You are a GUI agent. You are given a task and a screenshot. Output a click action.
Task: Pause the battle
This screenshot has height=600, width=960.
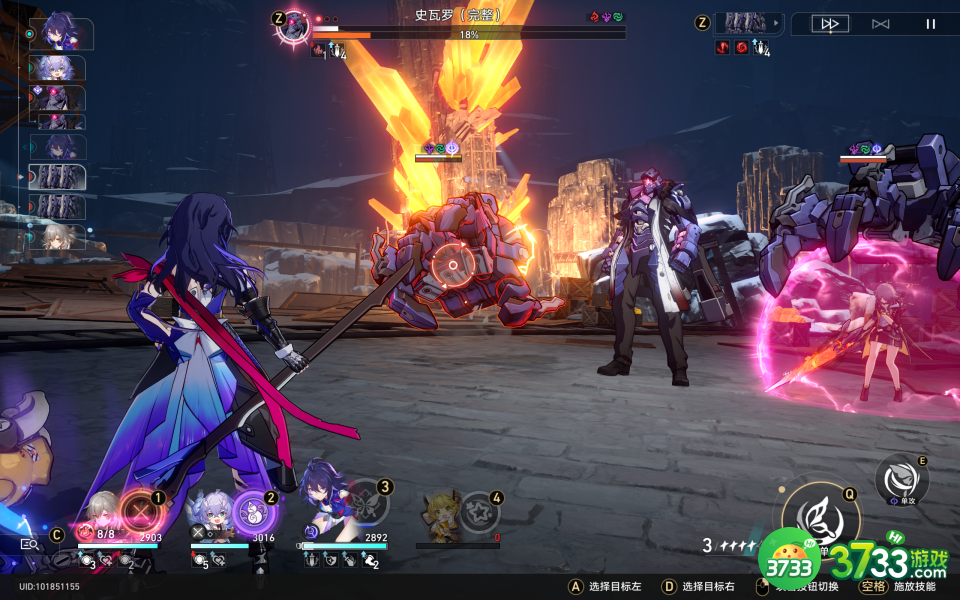tap(930, 23)
